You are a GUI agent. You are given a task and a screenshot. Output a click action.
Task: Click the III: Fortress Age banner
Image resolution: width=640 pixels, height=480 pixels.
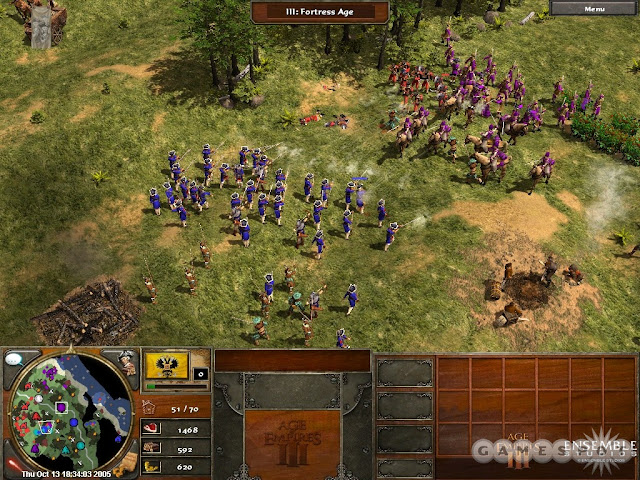point(319,12)
